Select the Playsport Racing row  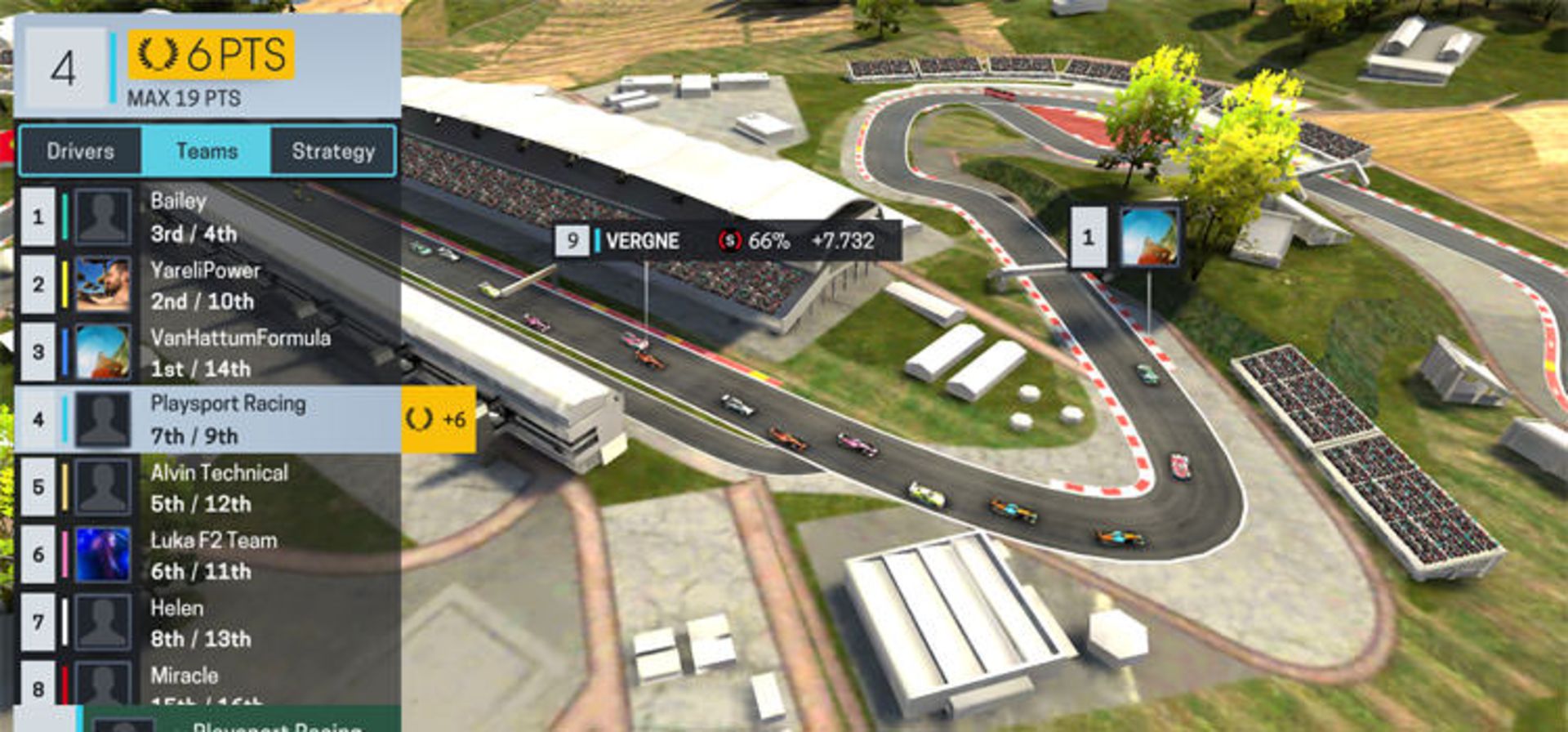(x=208, y=420)
